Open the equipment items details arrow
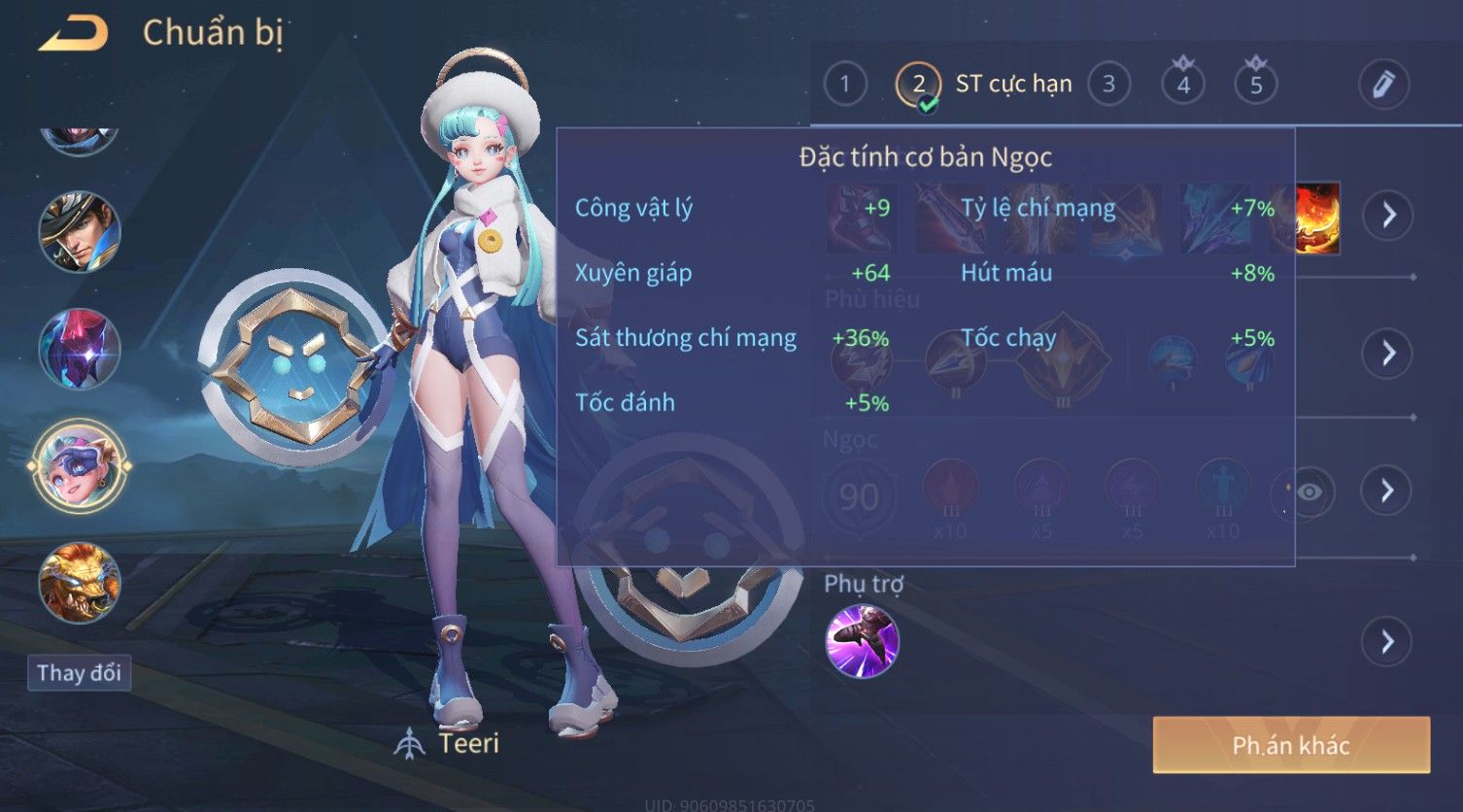 (1387, 215)
